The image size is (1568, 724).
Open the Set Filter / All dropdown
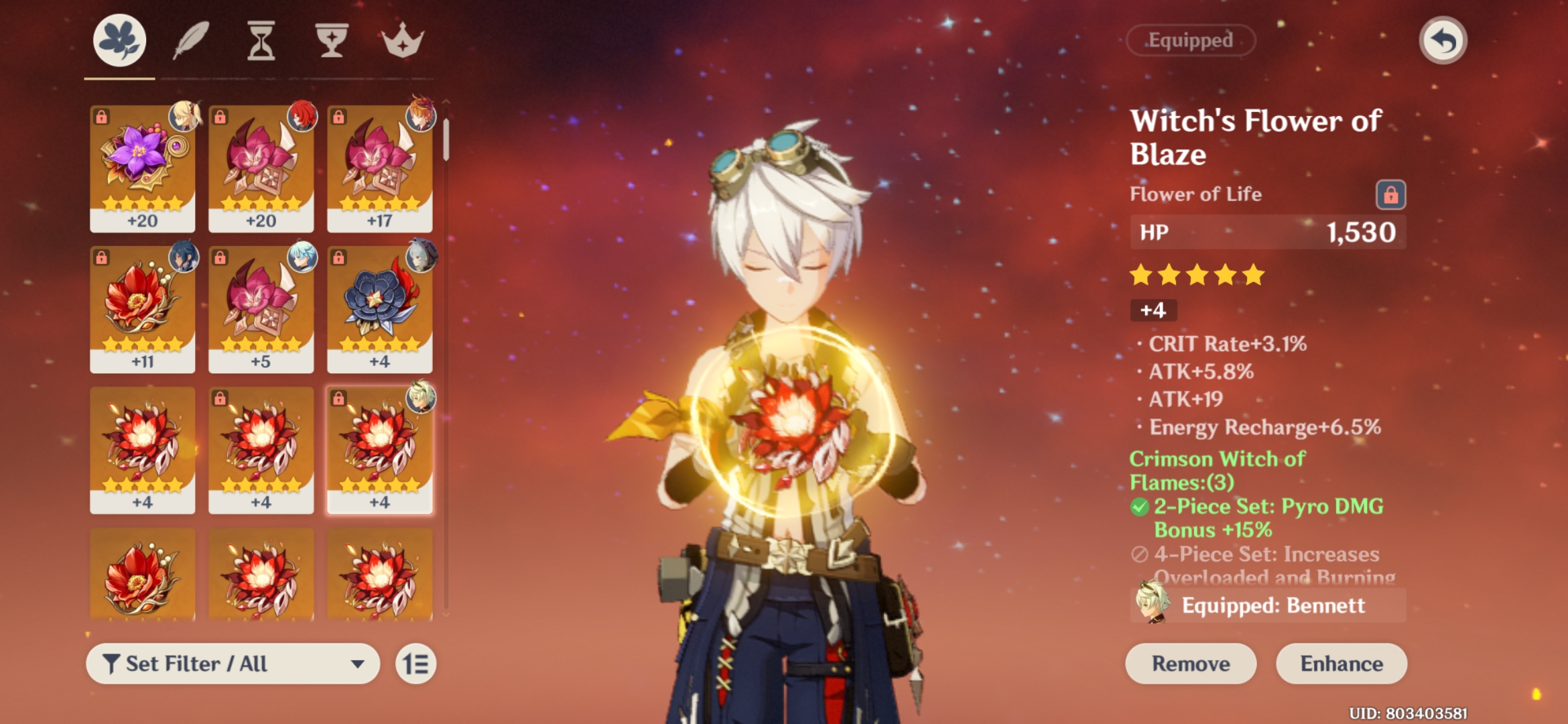[233, 664]
